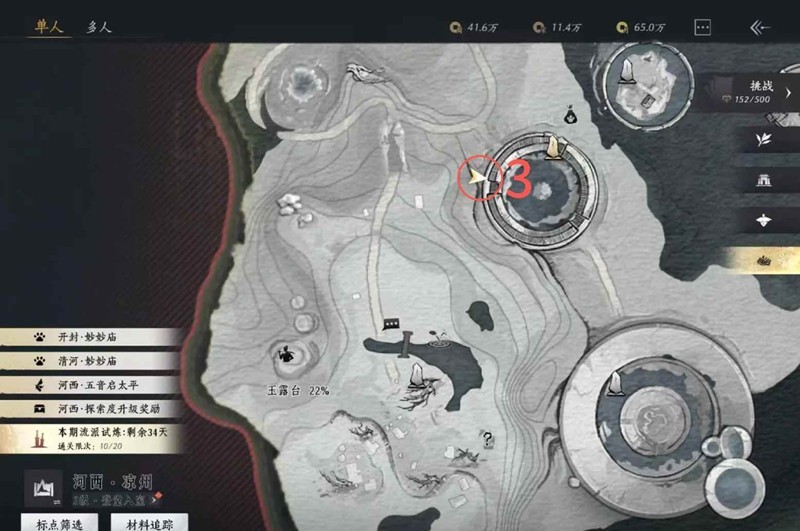
Task: Open the 河西·五音启太平 quest entry
Action: (92, 385)
